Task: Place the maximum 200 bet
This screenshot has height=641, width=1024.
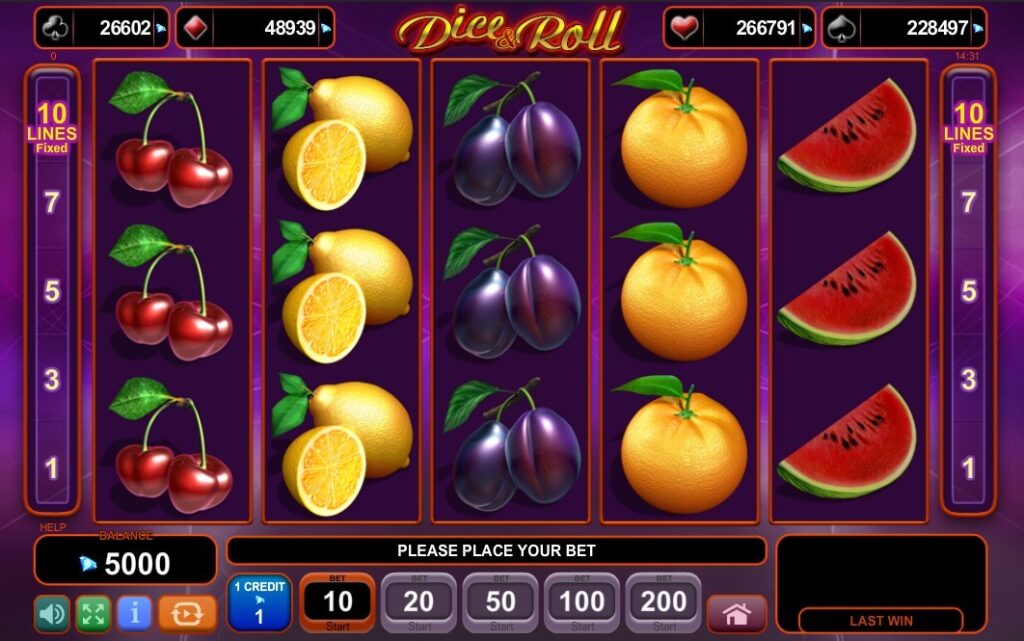Action: [x=664, y=602]
